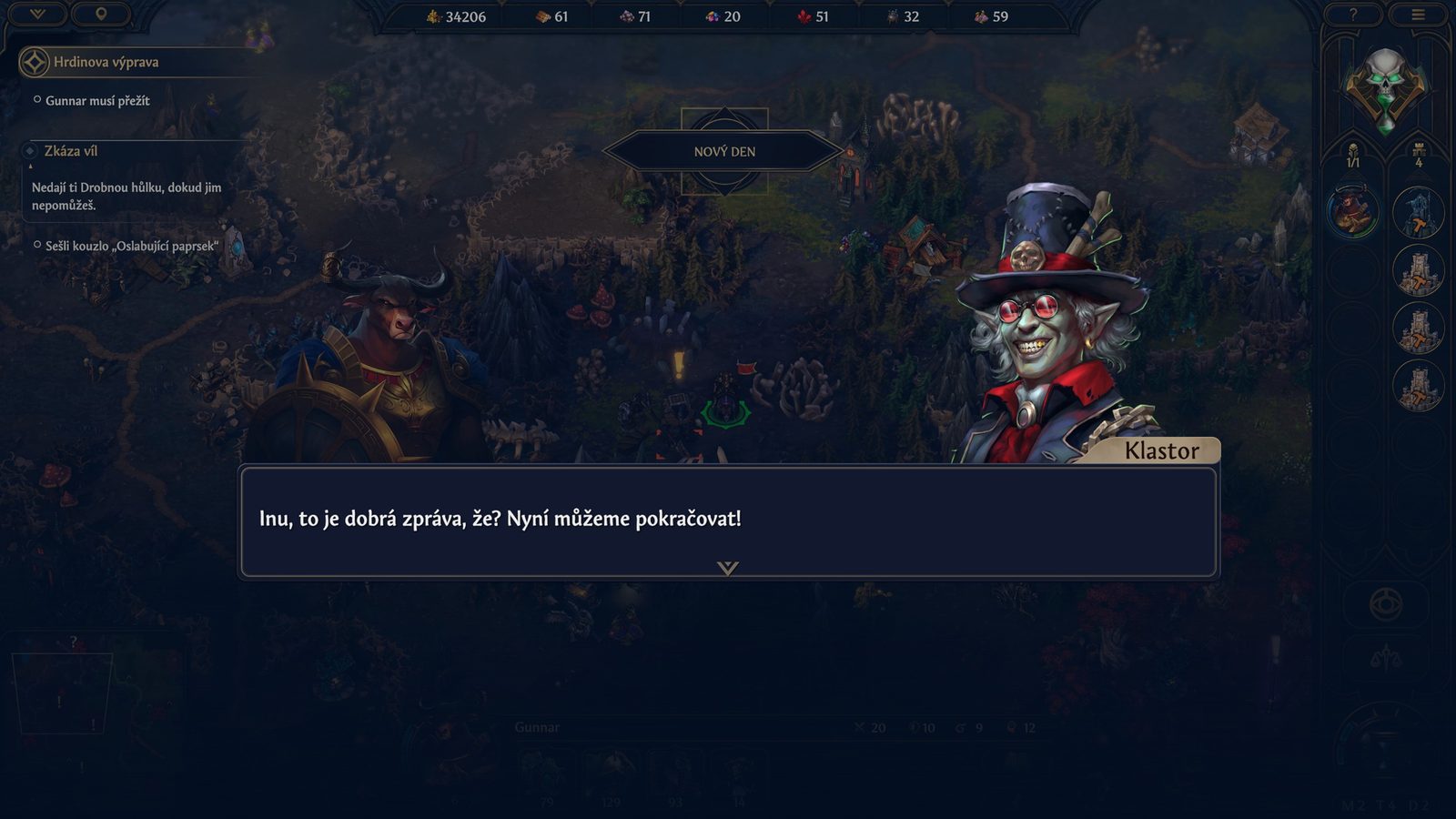Click the 'Nový den' banner
This screenshot has height=819, width=1456.
pyautogui.click(x=725, y=151)
